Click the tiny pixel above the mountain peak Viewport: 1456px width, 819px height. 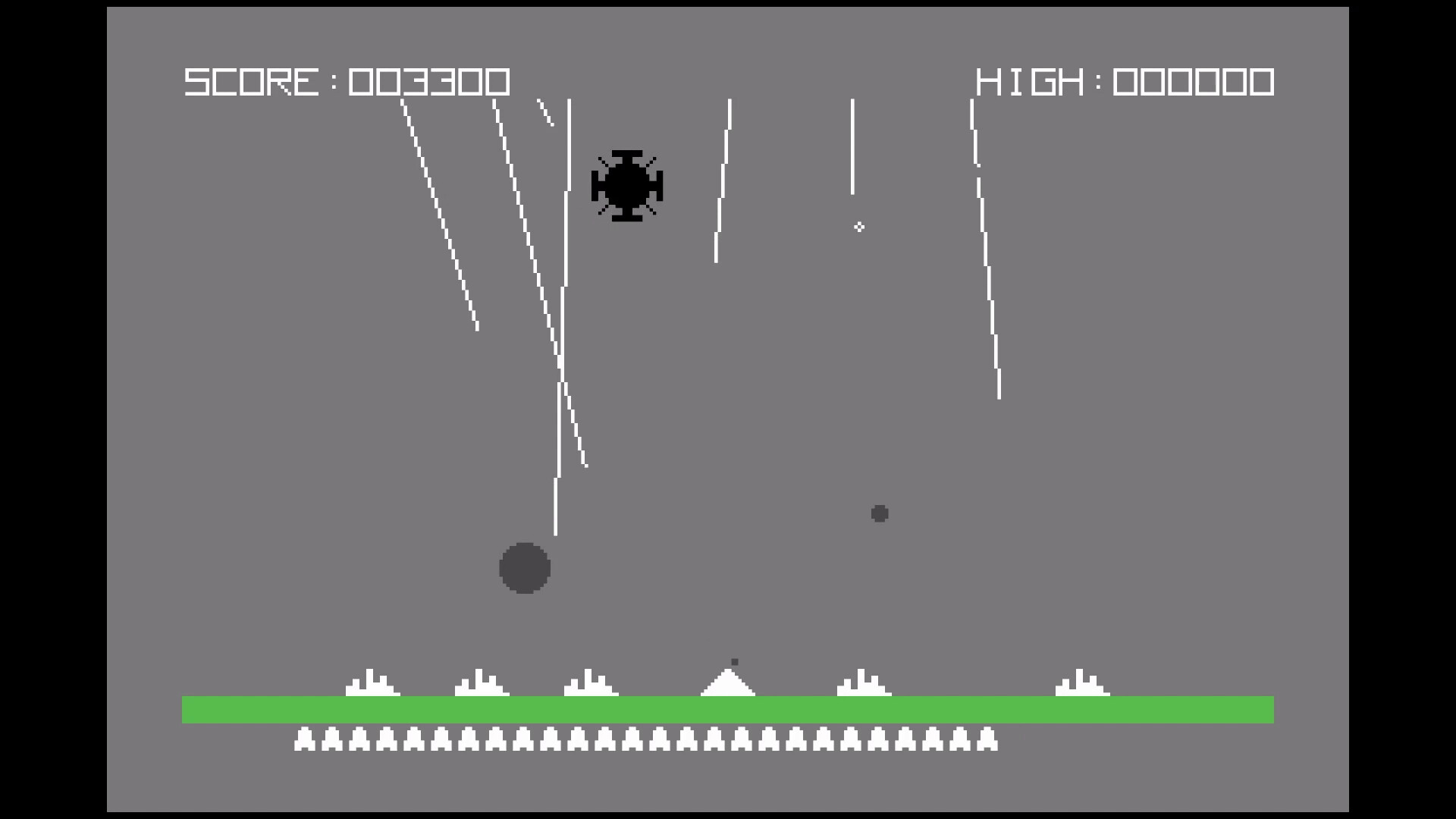pos(734,661)
